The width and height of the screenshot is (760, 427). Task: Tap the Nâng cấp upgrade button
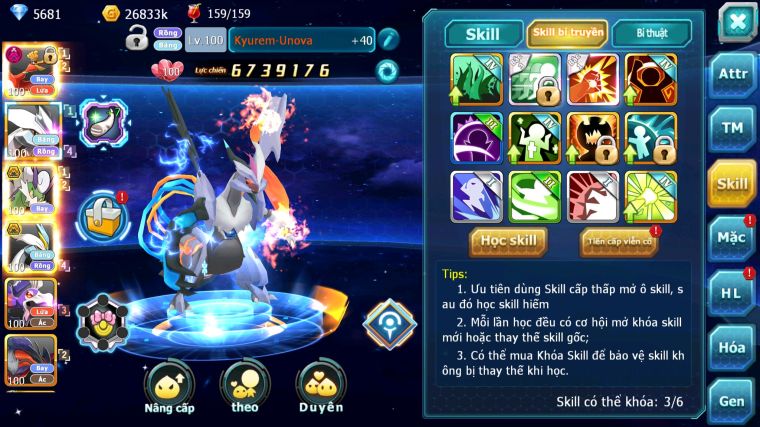pos(168,388)
